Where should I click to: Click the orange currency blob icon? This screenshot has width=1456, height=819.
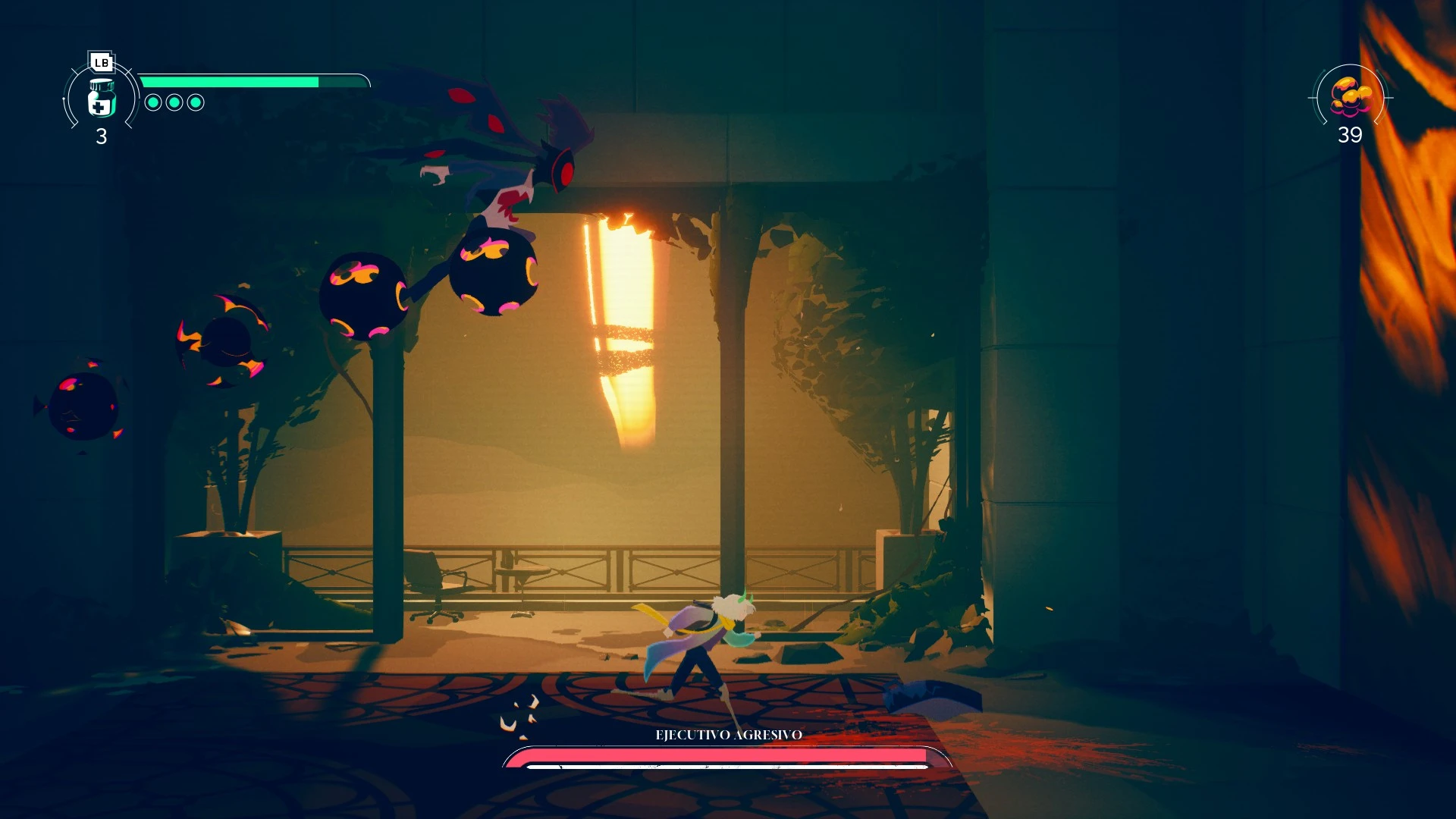(x=1351, y=96)
